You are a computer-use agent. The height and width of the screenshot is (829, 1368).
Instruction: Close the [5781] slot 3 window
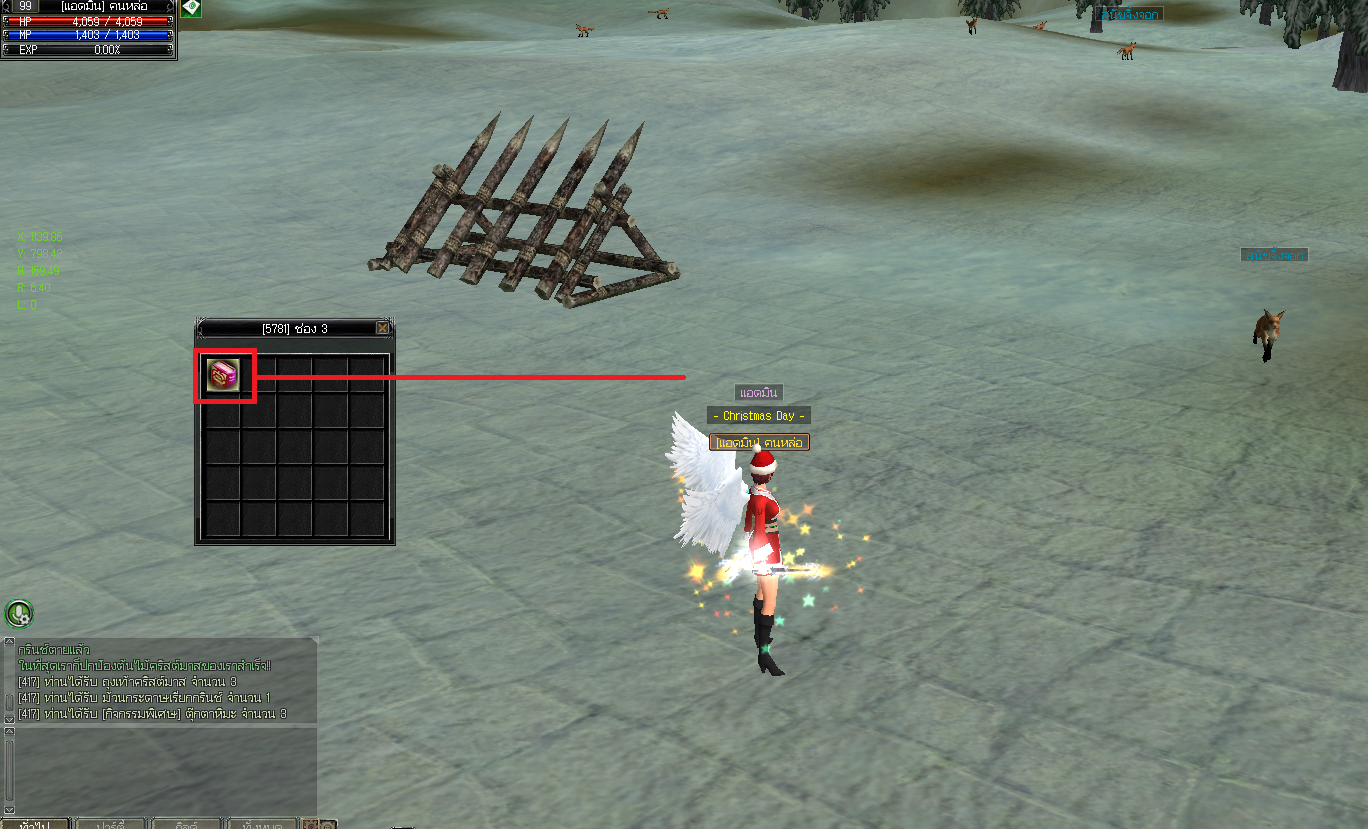pyautogui.click(x=382, y=328)
